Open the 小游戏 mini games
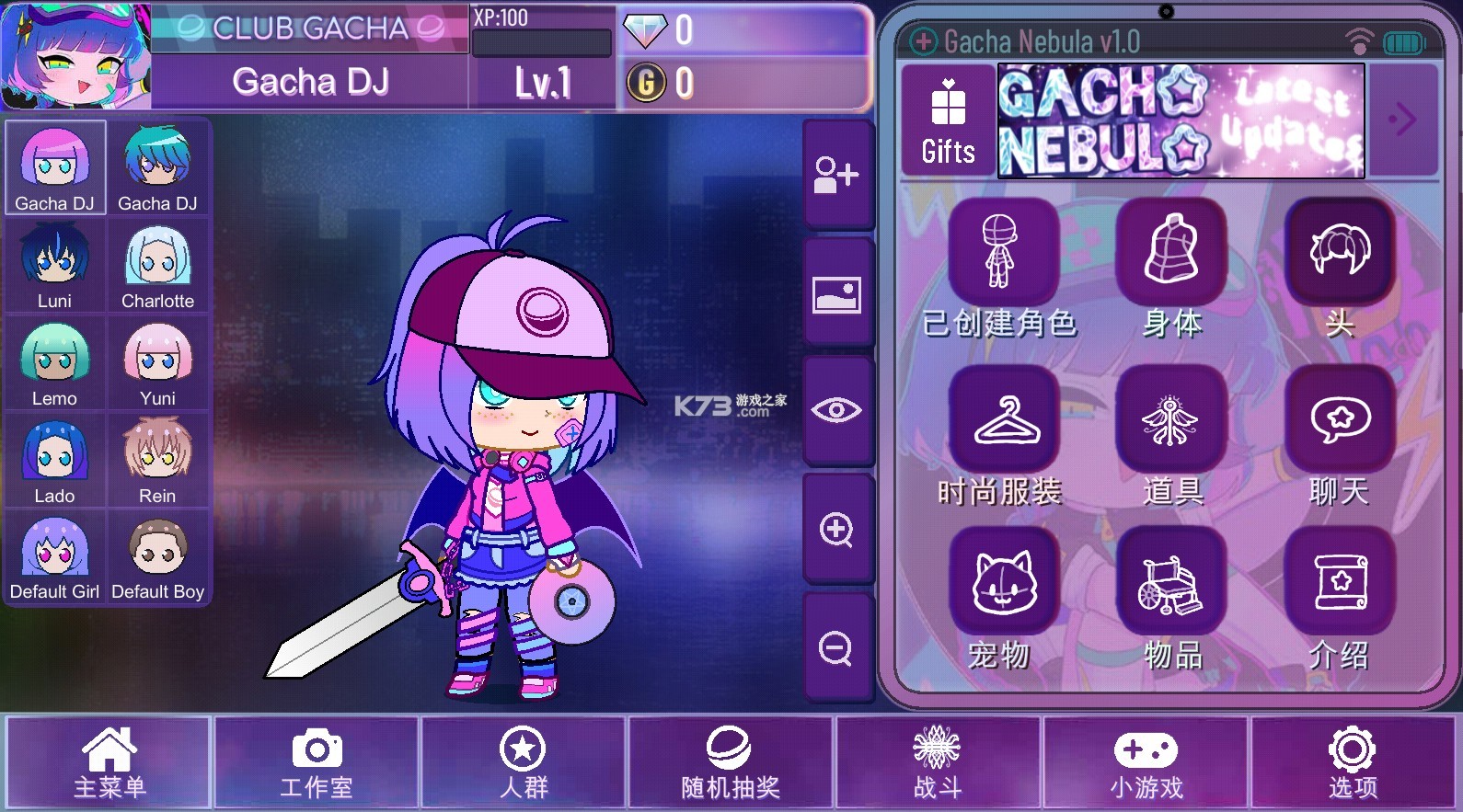The image size is (1463, 812). (x=1146, y=762)
